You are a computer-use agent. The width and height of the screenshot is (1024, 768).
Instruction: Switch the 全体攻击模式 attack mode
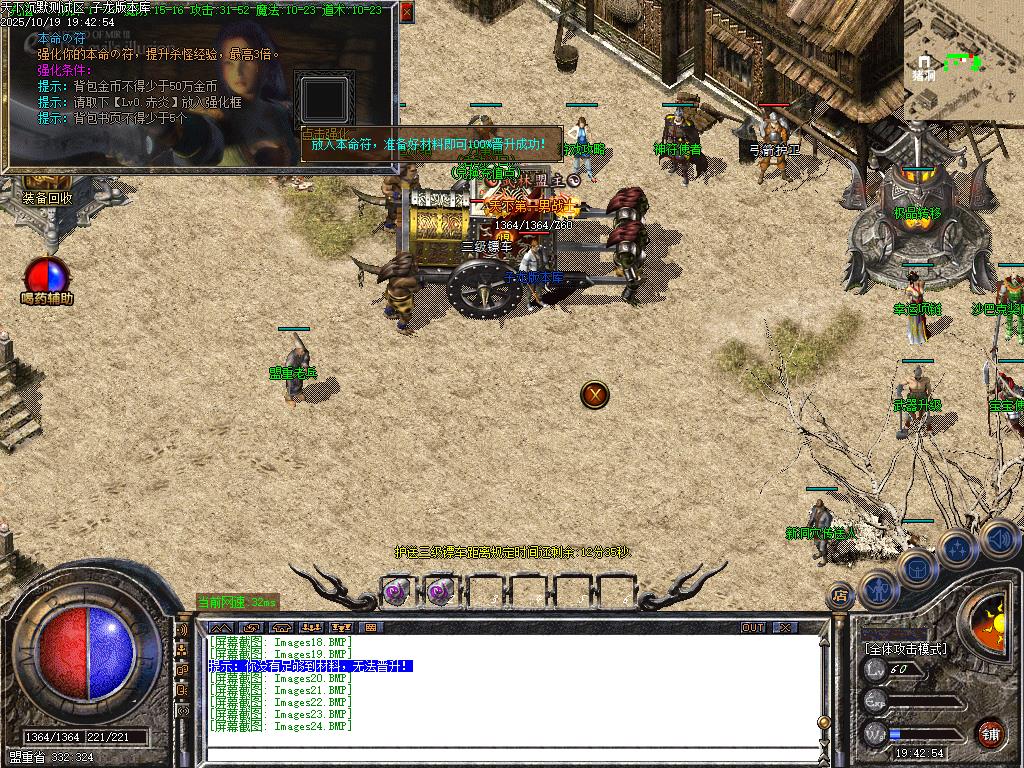(x=905, y=649)
